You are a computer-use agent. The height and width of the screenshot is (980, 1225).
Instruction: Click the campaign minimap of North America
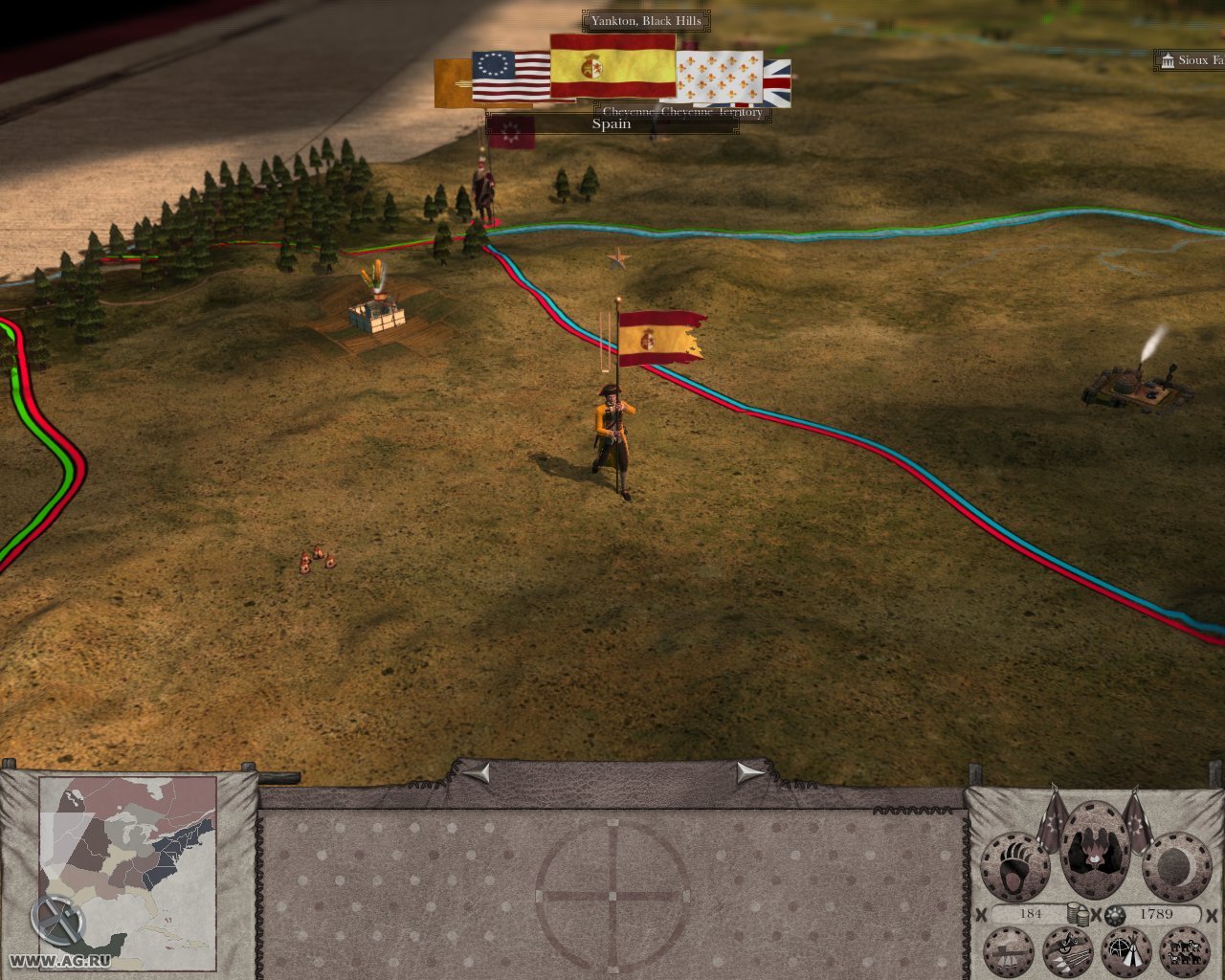click(128, 873)
